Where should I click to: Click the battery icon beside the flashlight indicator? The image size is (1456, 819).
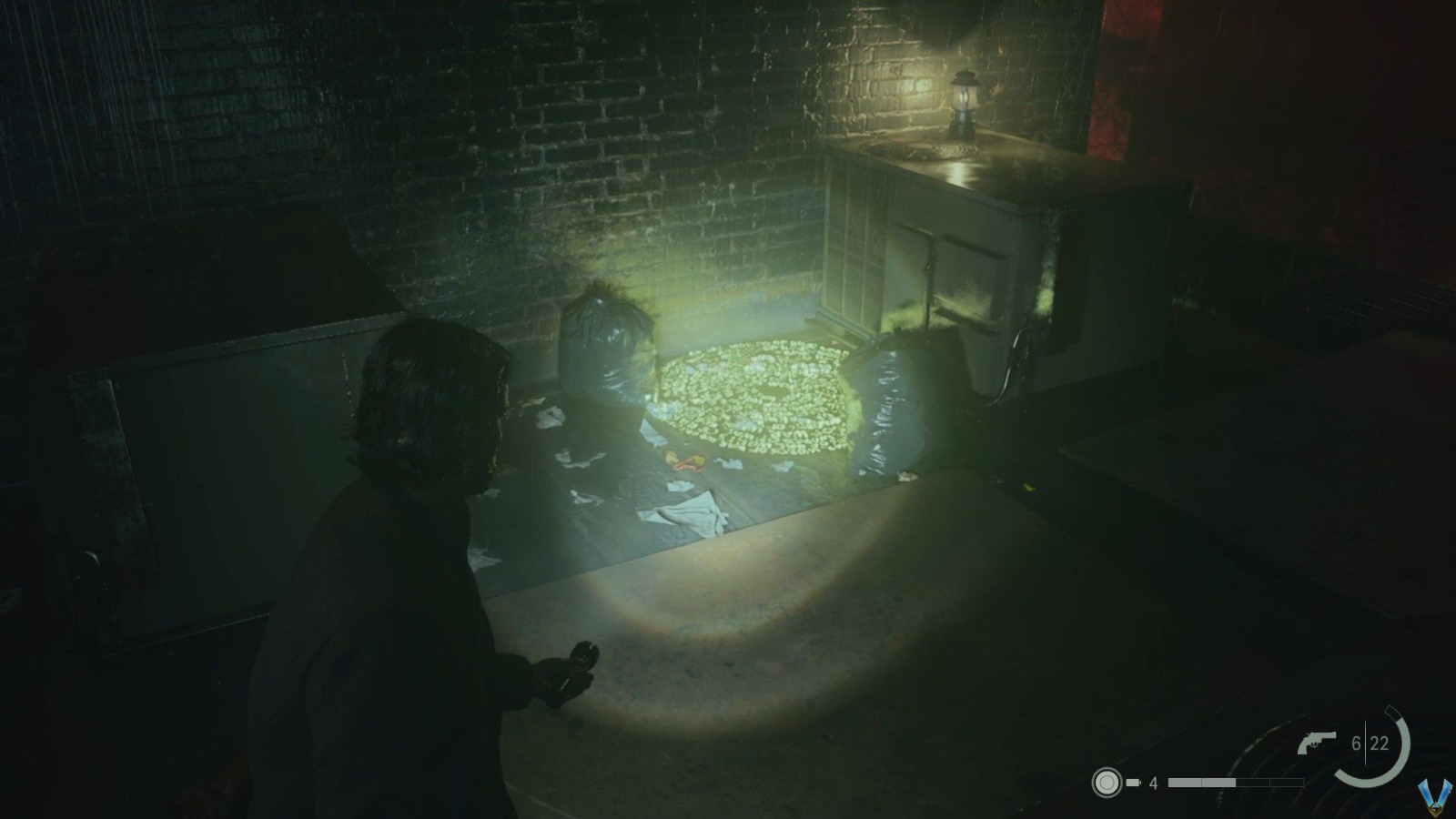pos(1133,783)
